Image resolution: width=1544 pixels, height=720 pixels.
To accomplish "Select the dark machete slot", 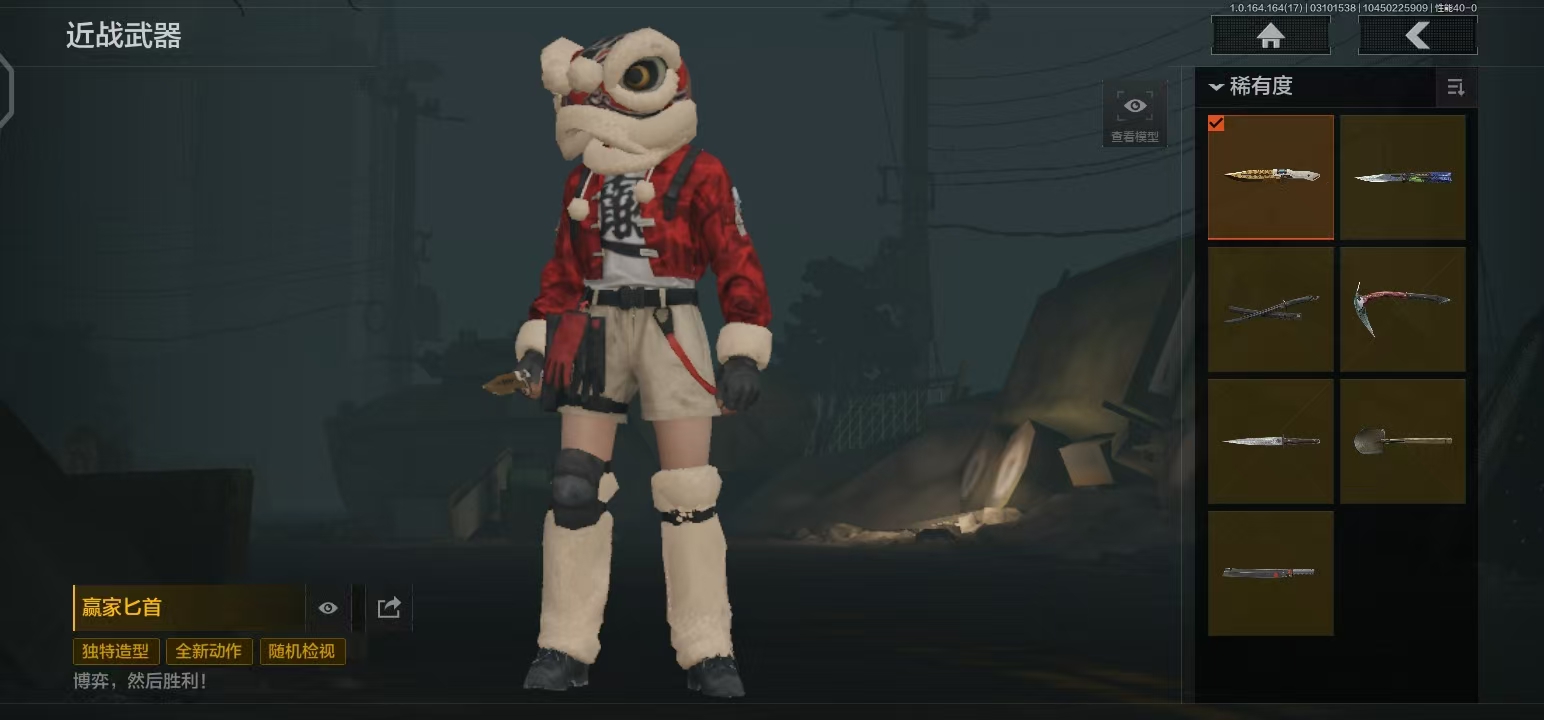I will pos(1270,573).
